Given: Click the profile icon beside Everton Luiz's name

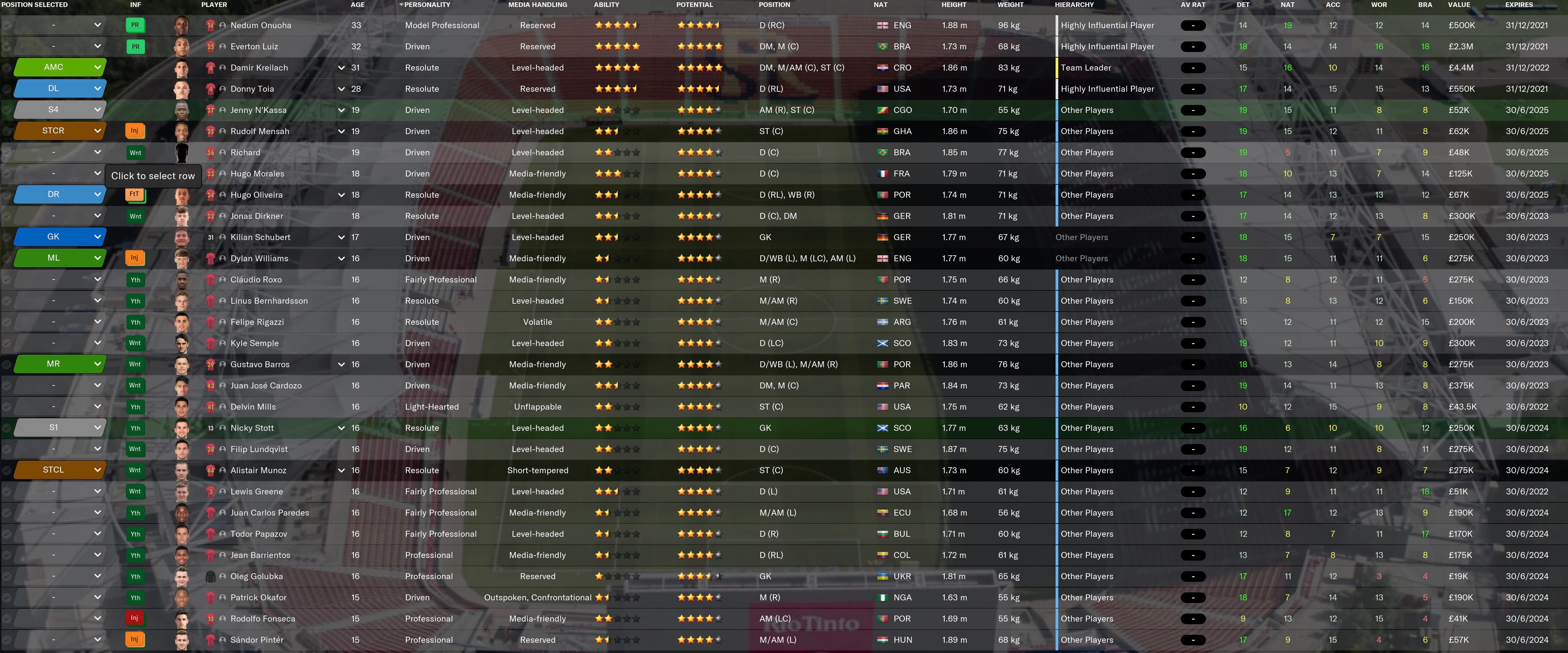Looking at the screenshot, I should point(222,46).
